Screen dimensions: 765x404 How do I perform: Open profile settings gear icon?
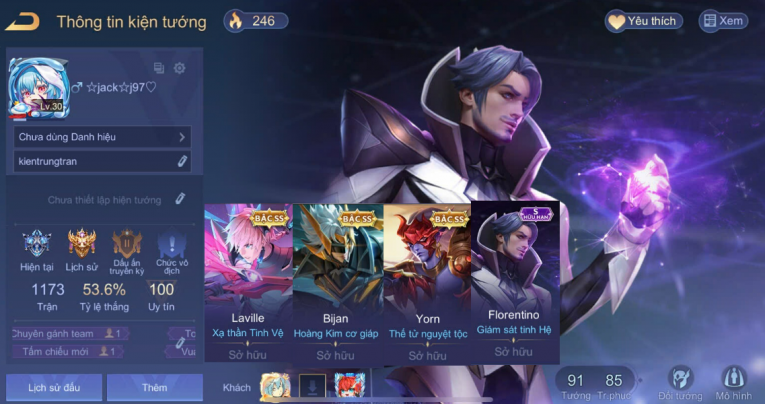coord(180,68)
